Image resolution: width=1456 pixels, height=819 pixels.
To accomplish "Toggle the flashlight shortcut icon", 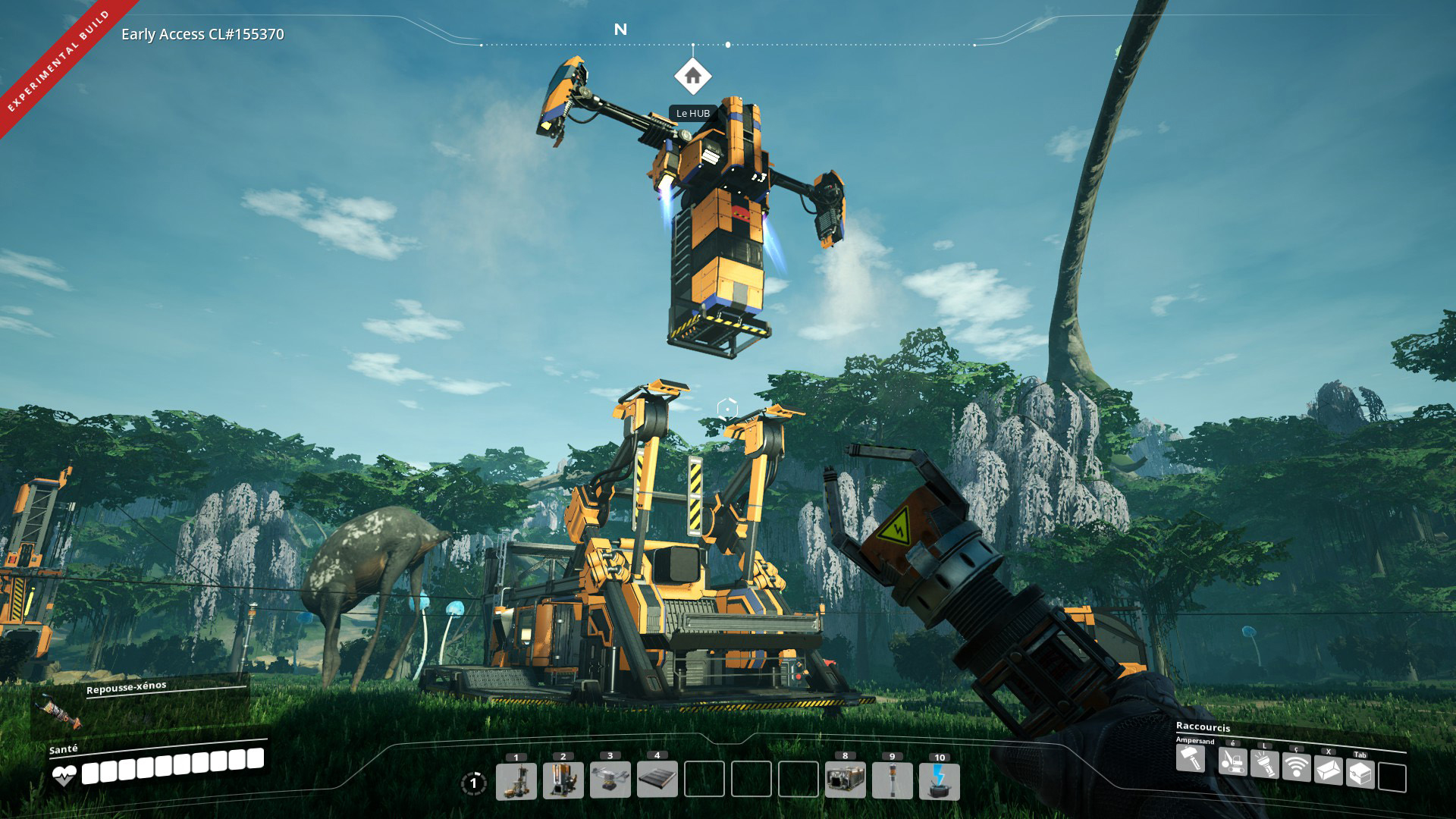I will point(1264,764).
